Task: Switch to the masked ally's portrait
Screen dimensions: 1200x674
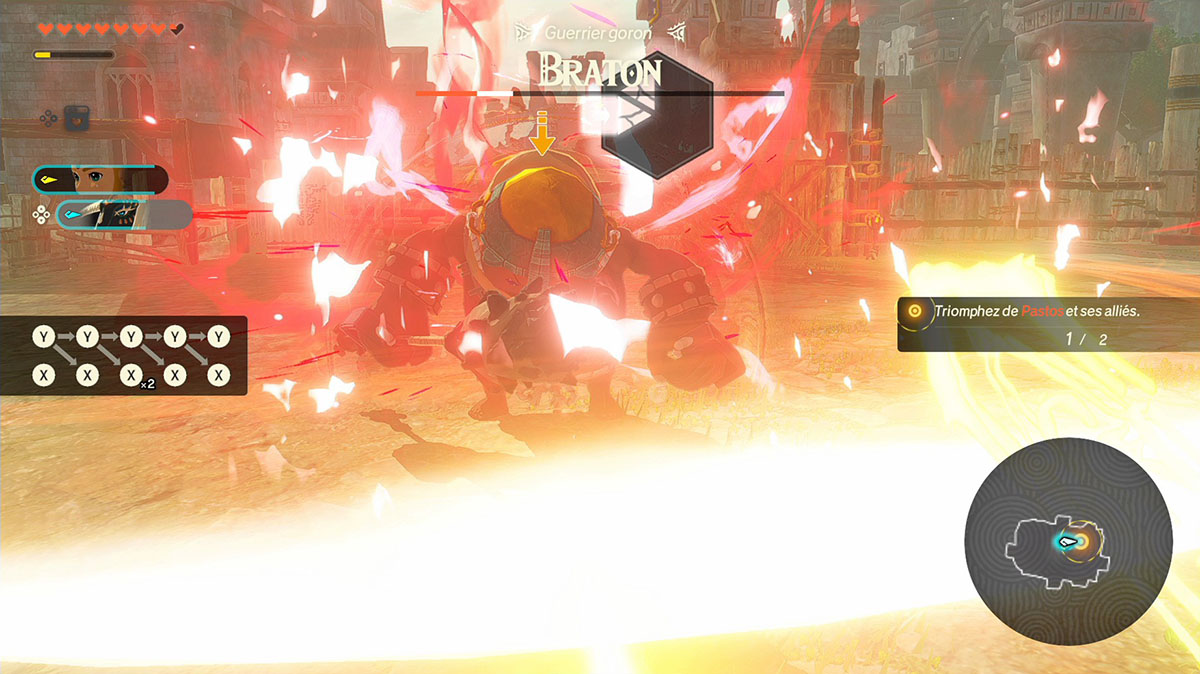Action: coord(123,214)
